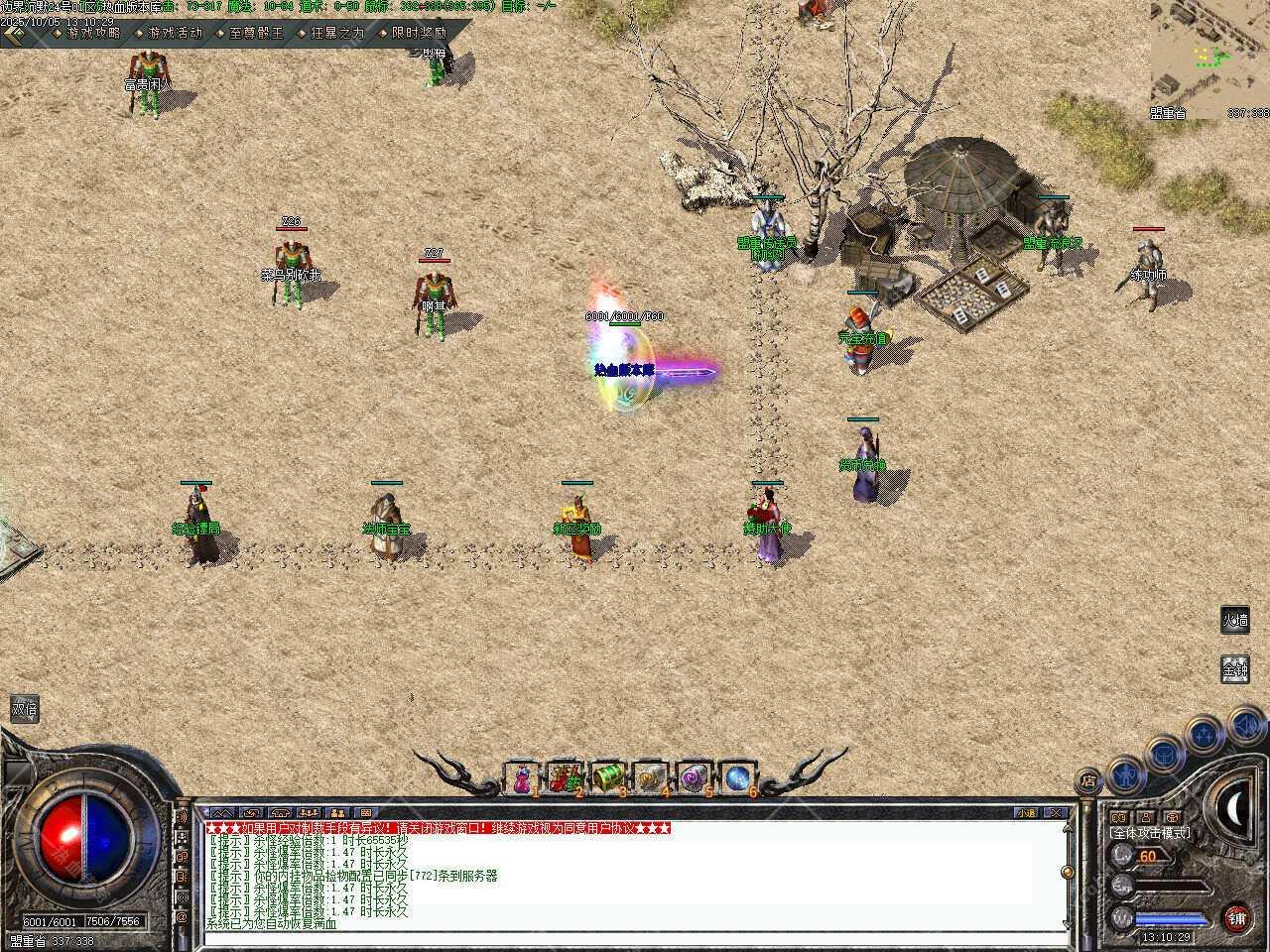Select the 至尊骰王 menu entry
This screenshot has width=1270, height=952.
(x=256, y=33)
